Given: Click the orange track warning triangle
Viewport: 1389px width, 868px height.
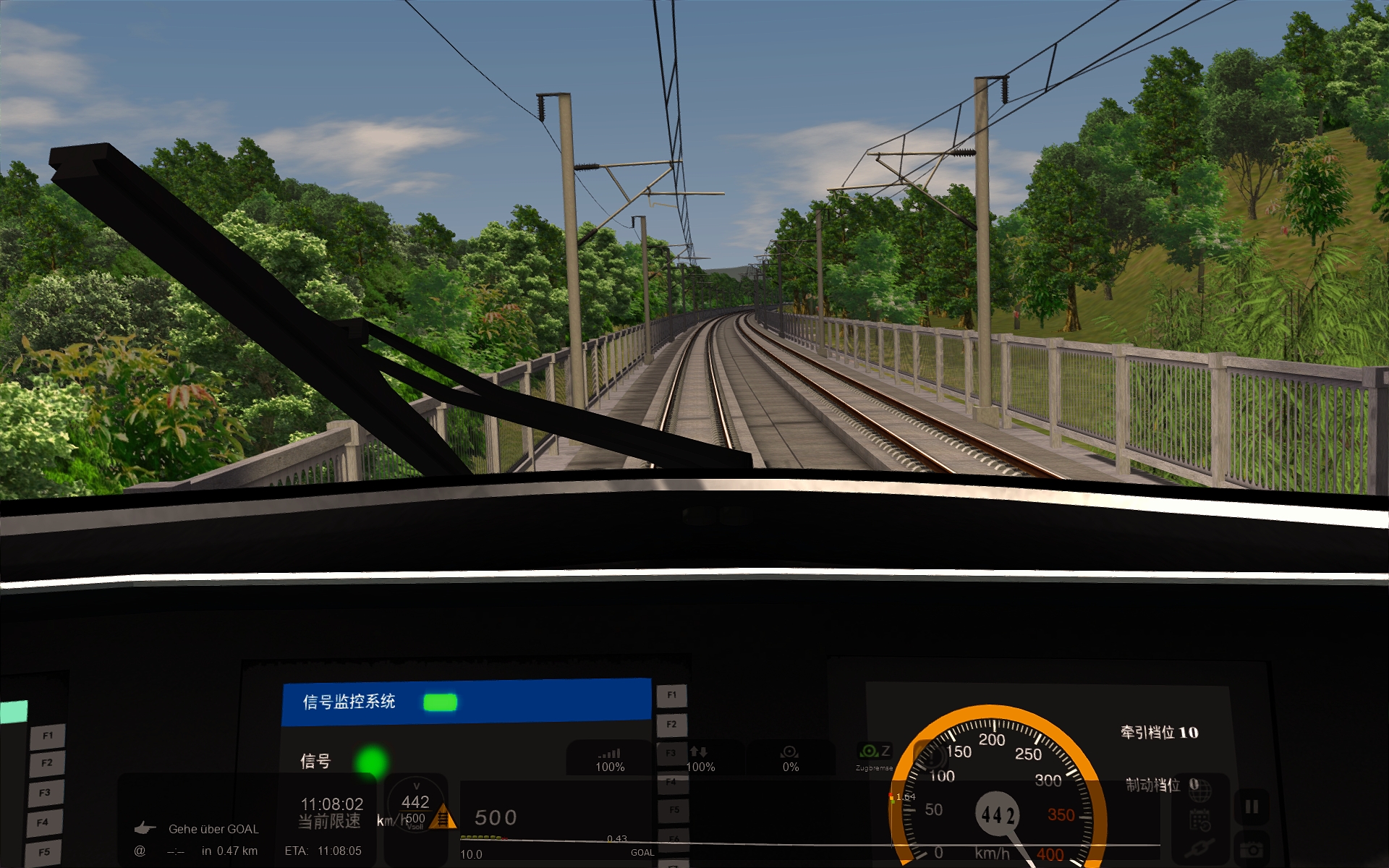Looking at the screenshot, I should (443, 819).
